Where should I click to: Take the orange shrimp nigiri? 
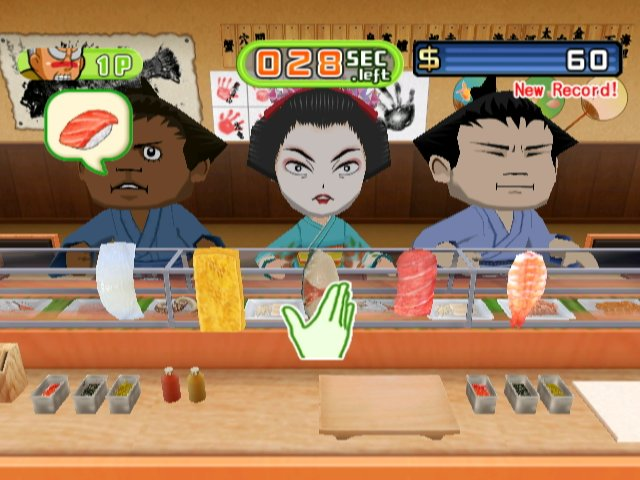526,288
